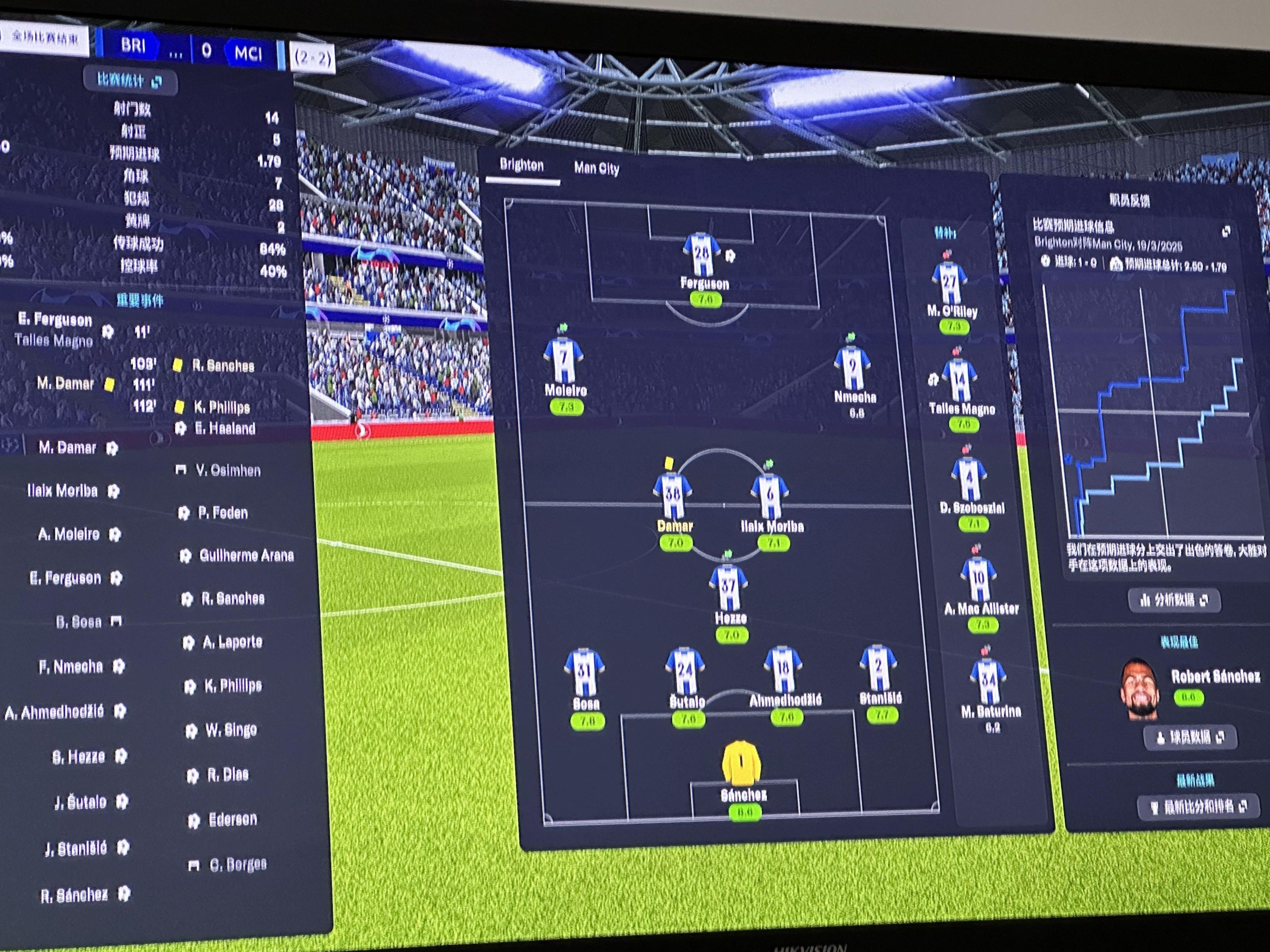The image size is (1270, 952).
Task: Select substitute A. Mac Allister
Action: click(979, 580)
